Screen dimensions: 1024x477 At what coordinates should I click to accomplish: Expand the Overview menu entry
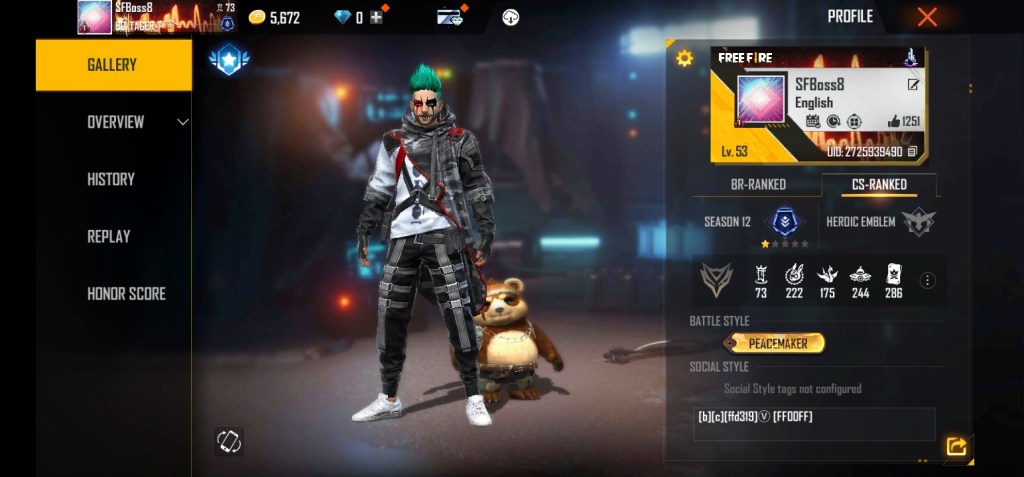click(x=116, y=122)
